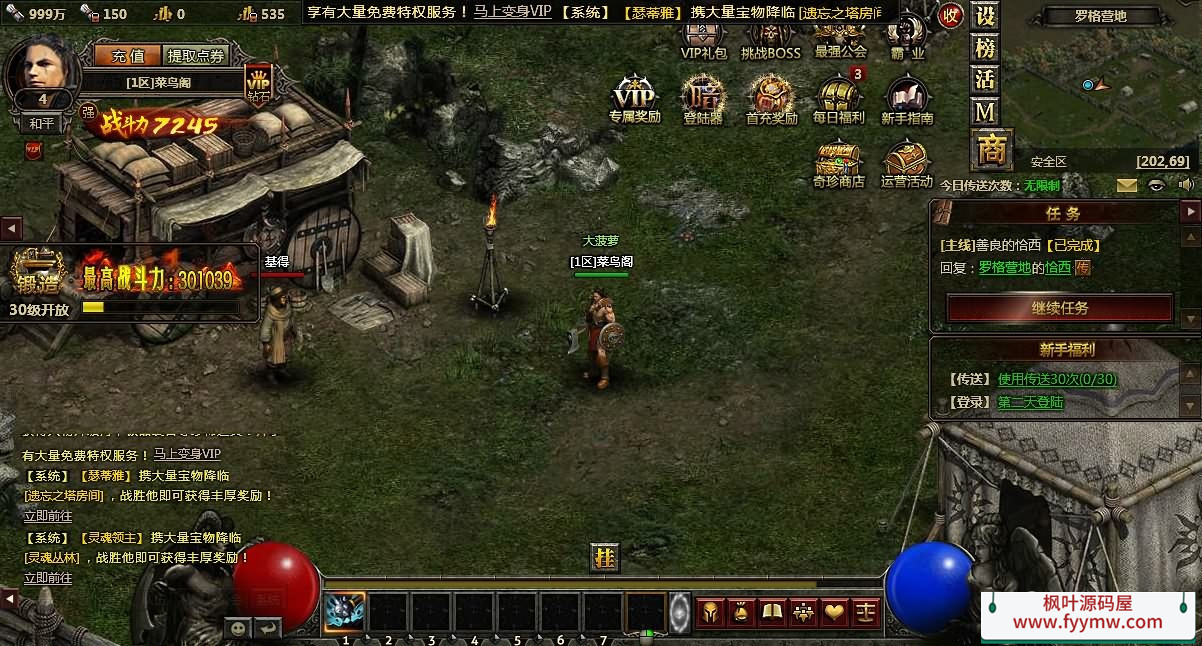Open the helmet character menu icon
The height and width of the screenshot is (646, 1202).
pos(709,612)
